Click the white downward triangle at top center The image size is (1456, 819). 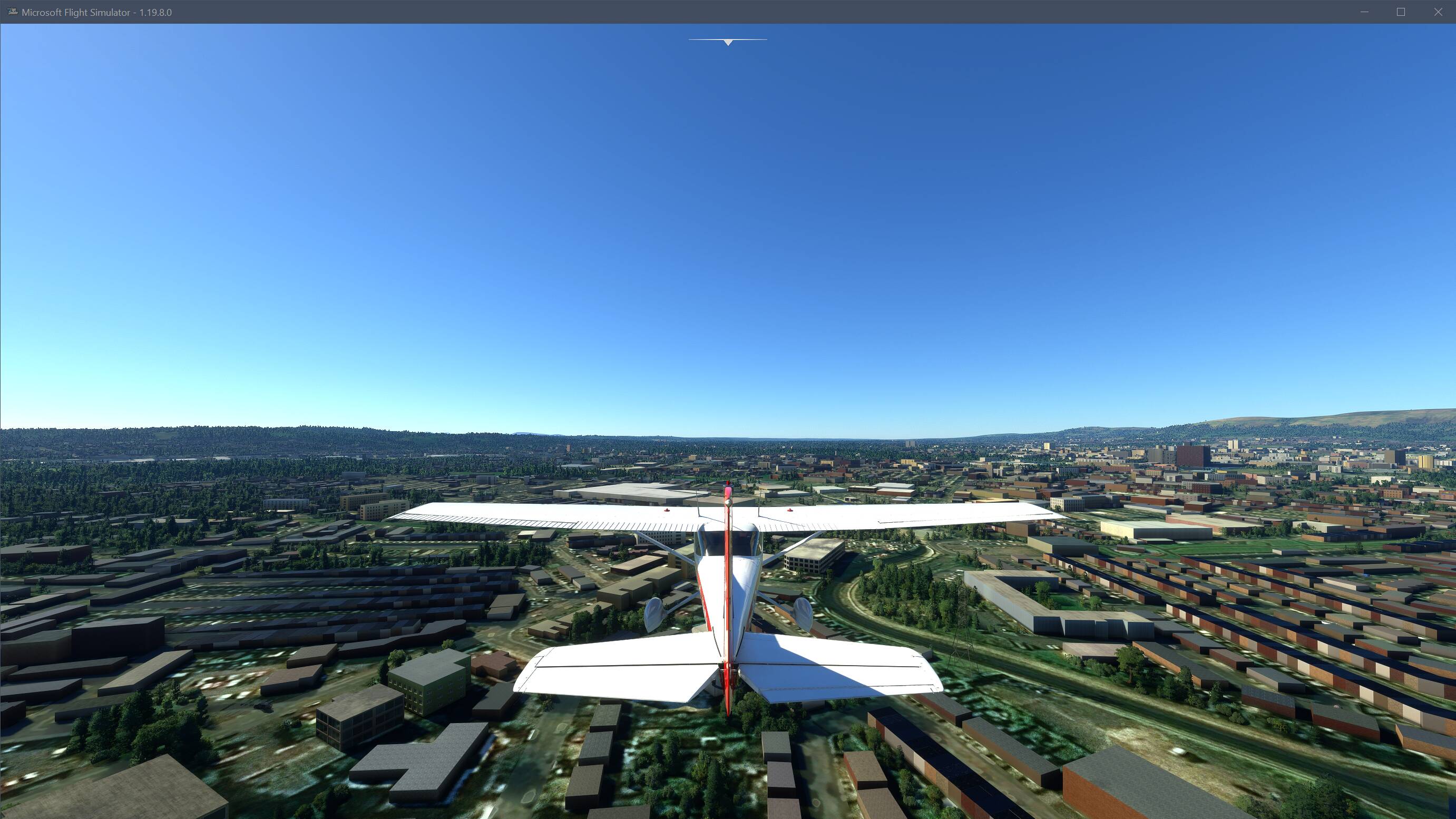[728, 43]
